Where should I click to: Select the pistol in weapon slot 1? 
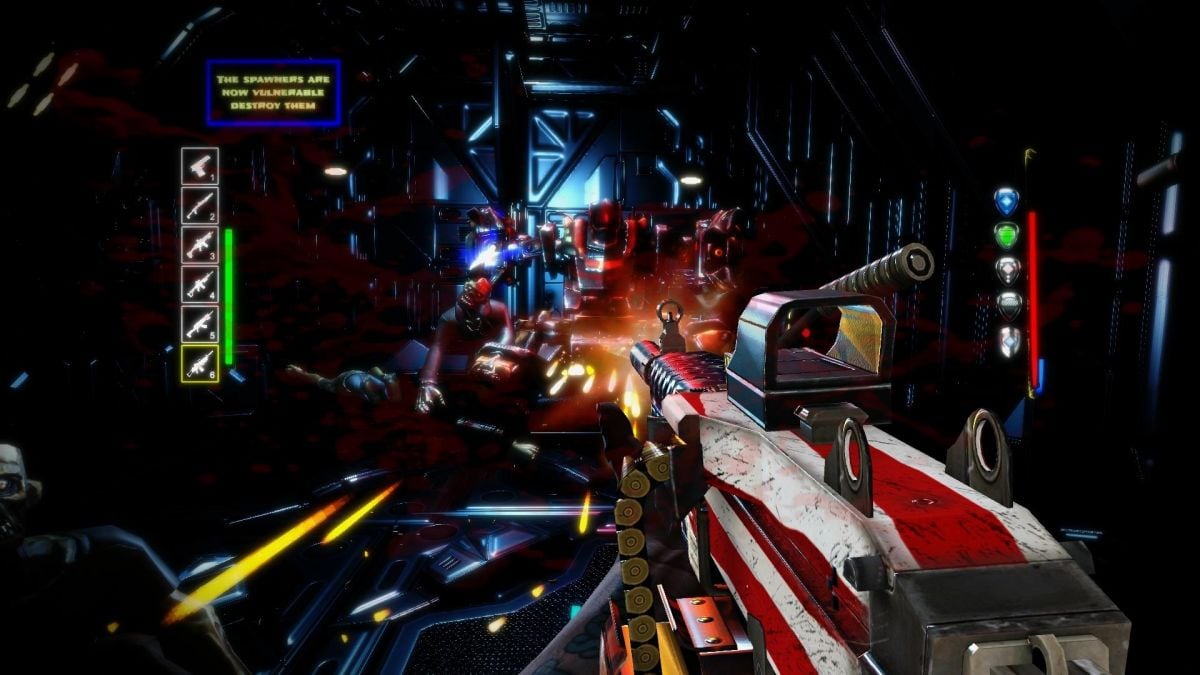tap(200, 165)
